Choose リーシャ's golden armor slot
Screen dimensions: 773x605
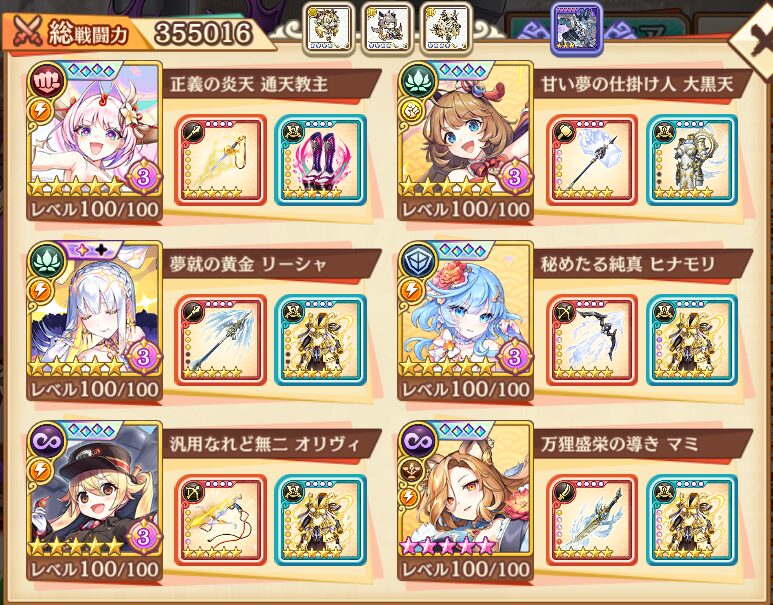pyautogui.click(x=320, y=340)
